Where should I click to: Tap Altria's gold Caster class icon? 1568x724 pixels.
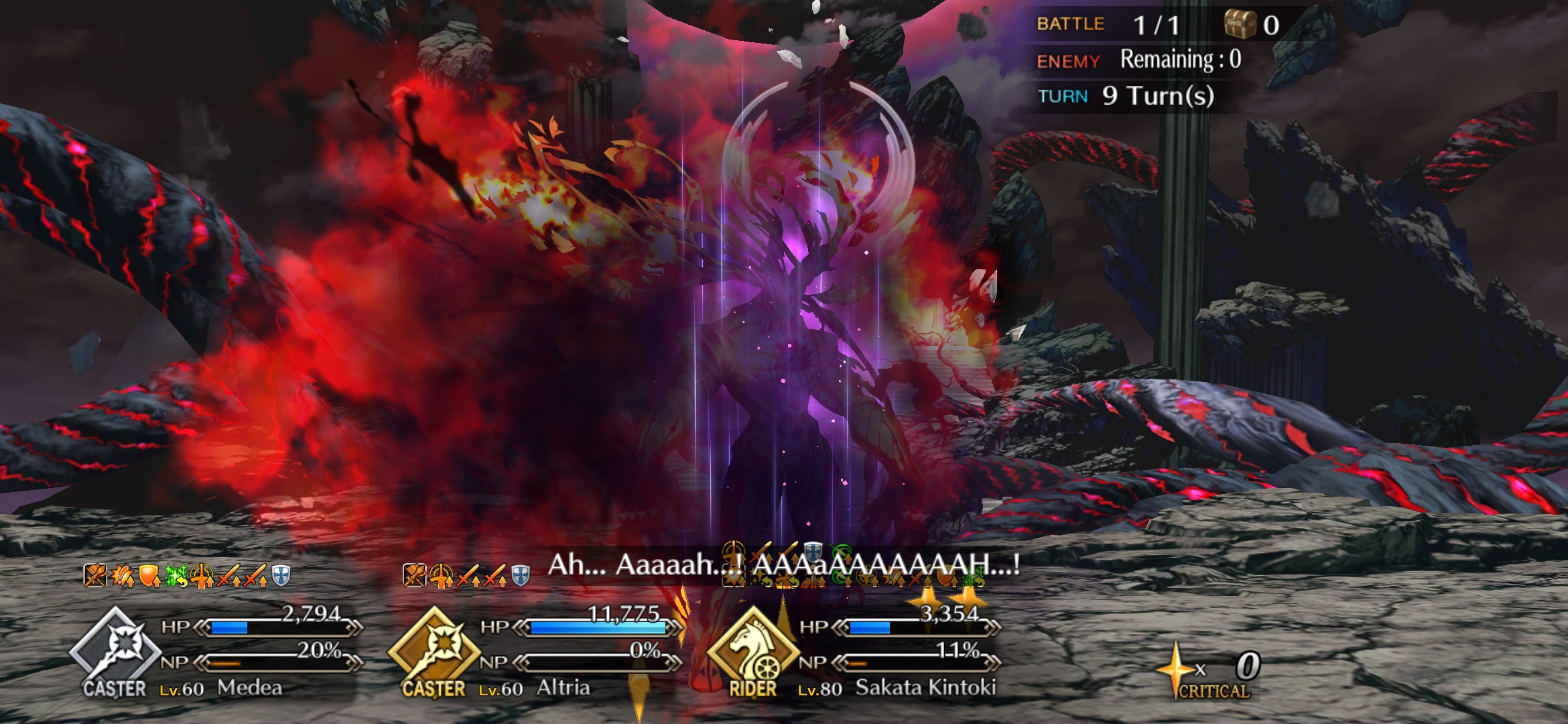[x=434, y=649]
